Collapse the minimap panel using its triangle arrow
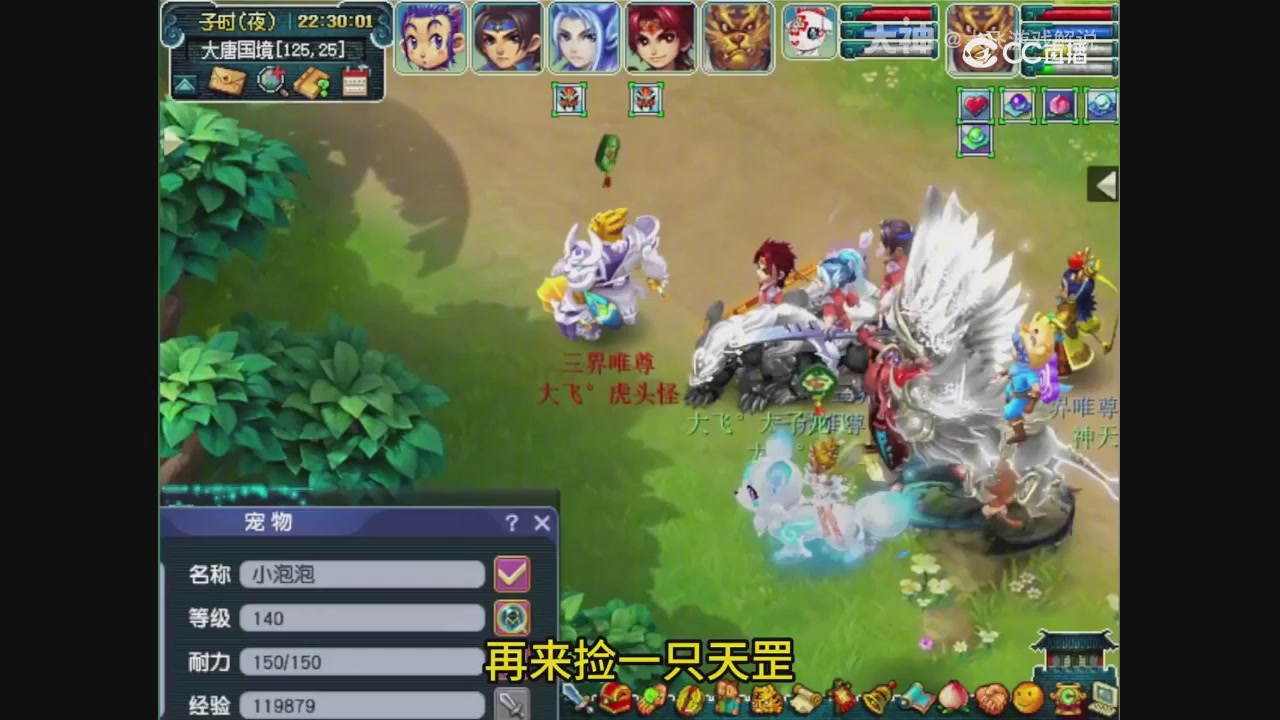The width and height of the screenshot is (1280, 720). click(x=184, y=82)
